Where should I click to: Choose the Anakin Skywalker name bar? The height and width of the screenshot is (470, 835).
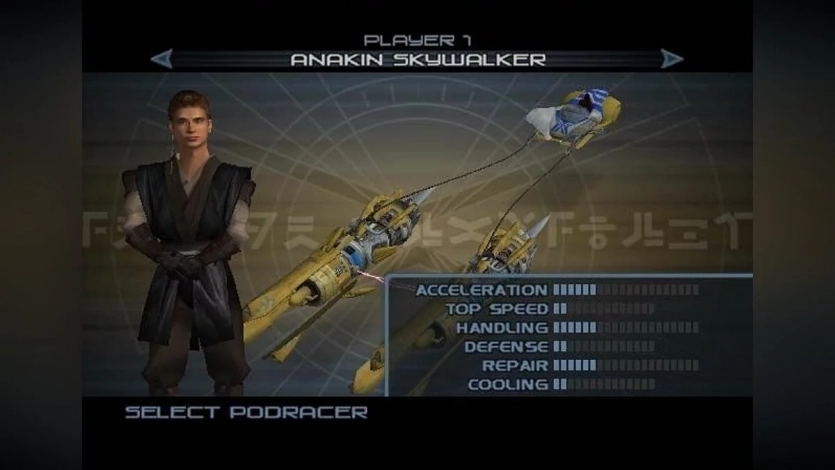[x=417, y=60]
